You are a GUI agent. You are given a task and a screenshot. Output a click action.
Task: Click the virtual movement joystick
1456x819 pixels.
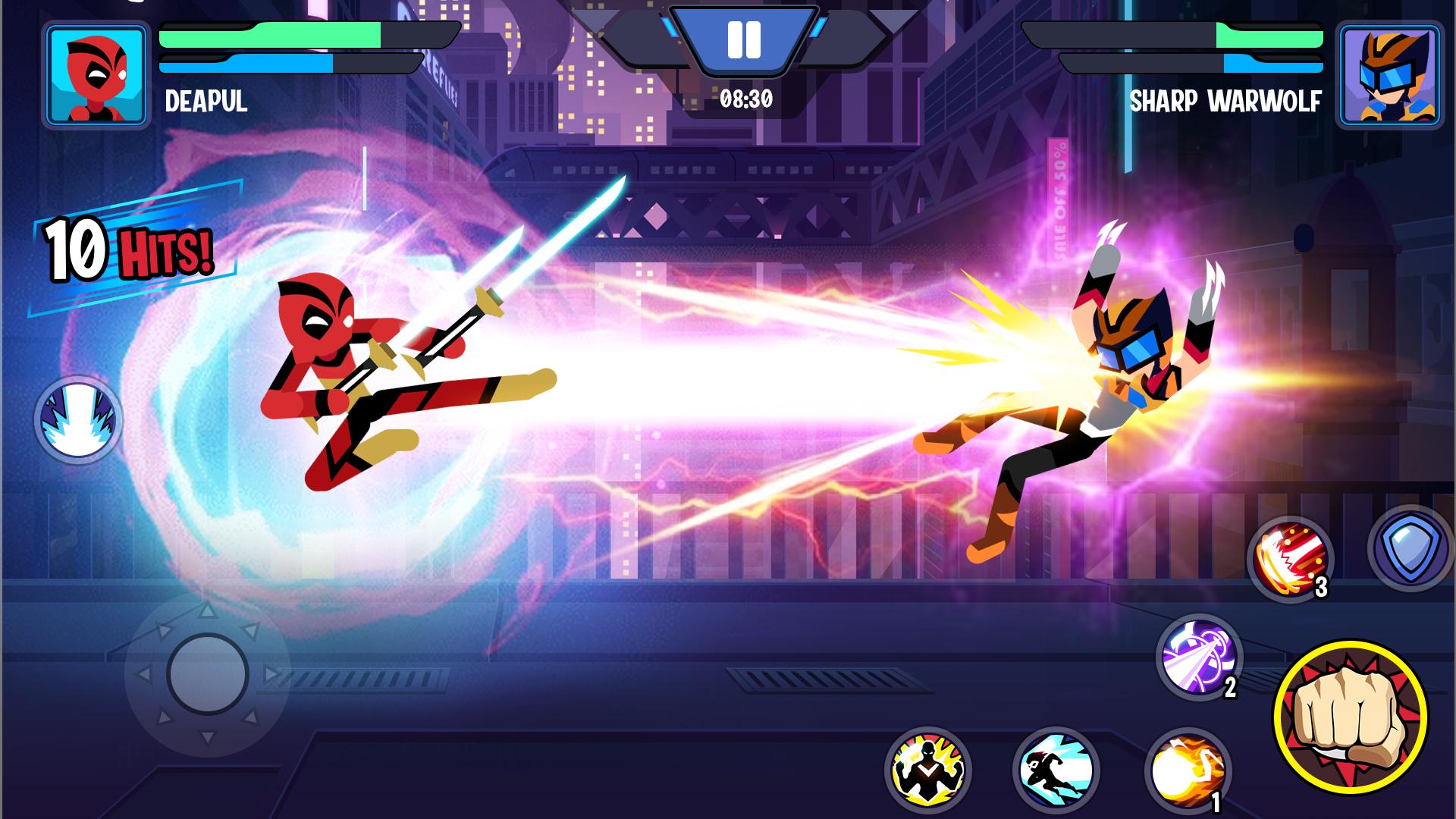208,674
